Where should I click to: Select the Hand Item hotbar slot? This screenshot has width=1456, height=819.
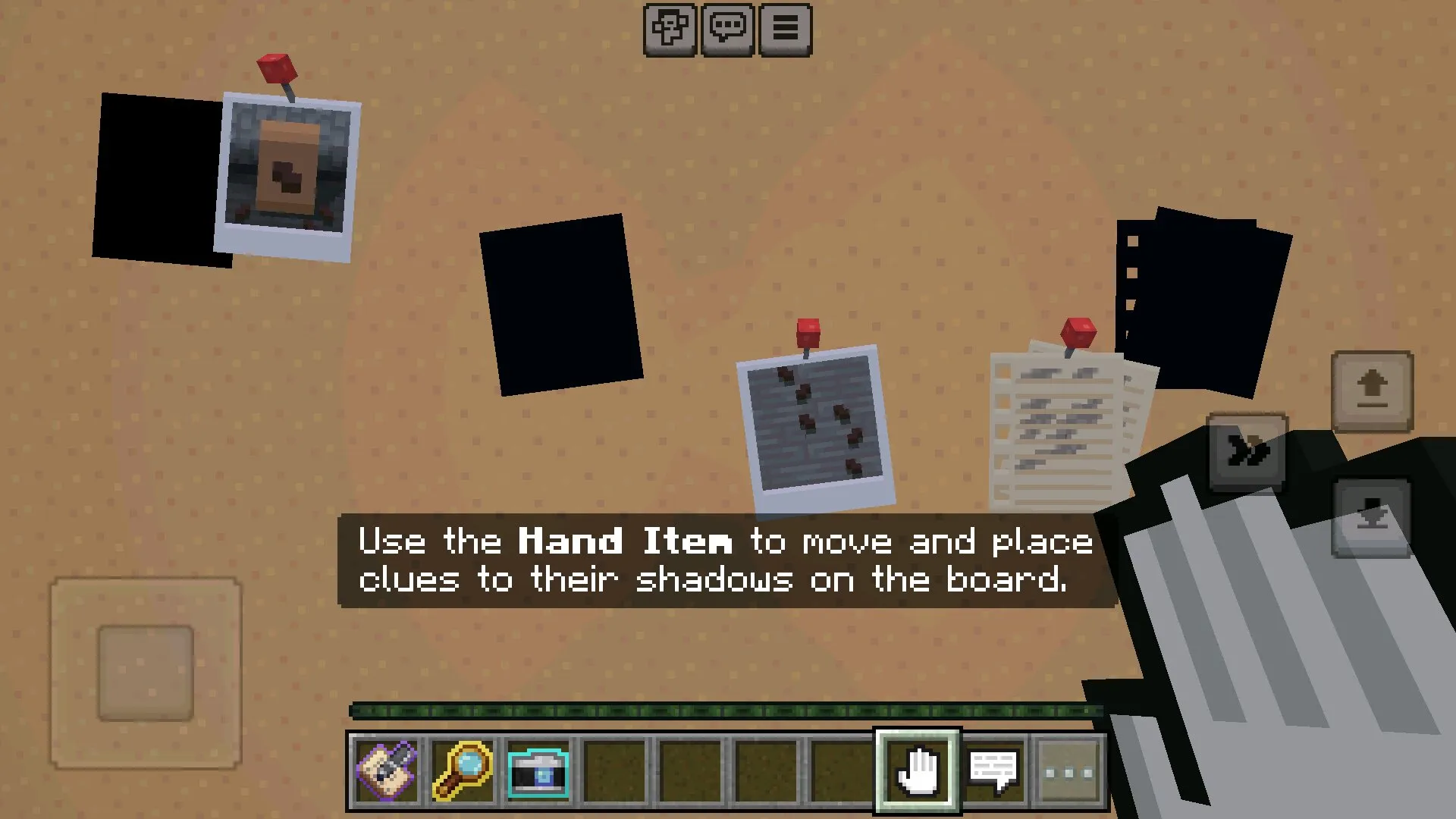(x=918, y=771)
